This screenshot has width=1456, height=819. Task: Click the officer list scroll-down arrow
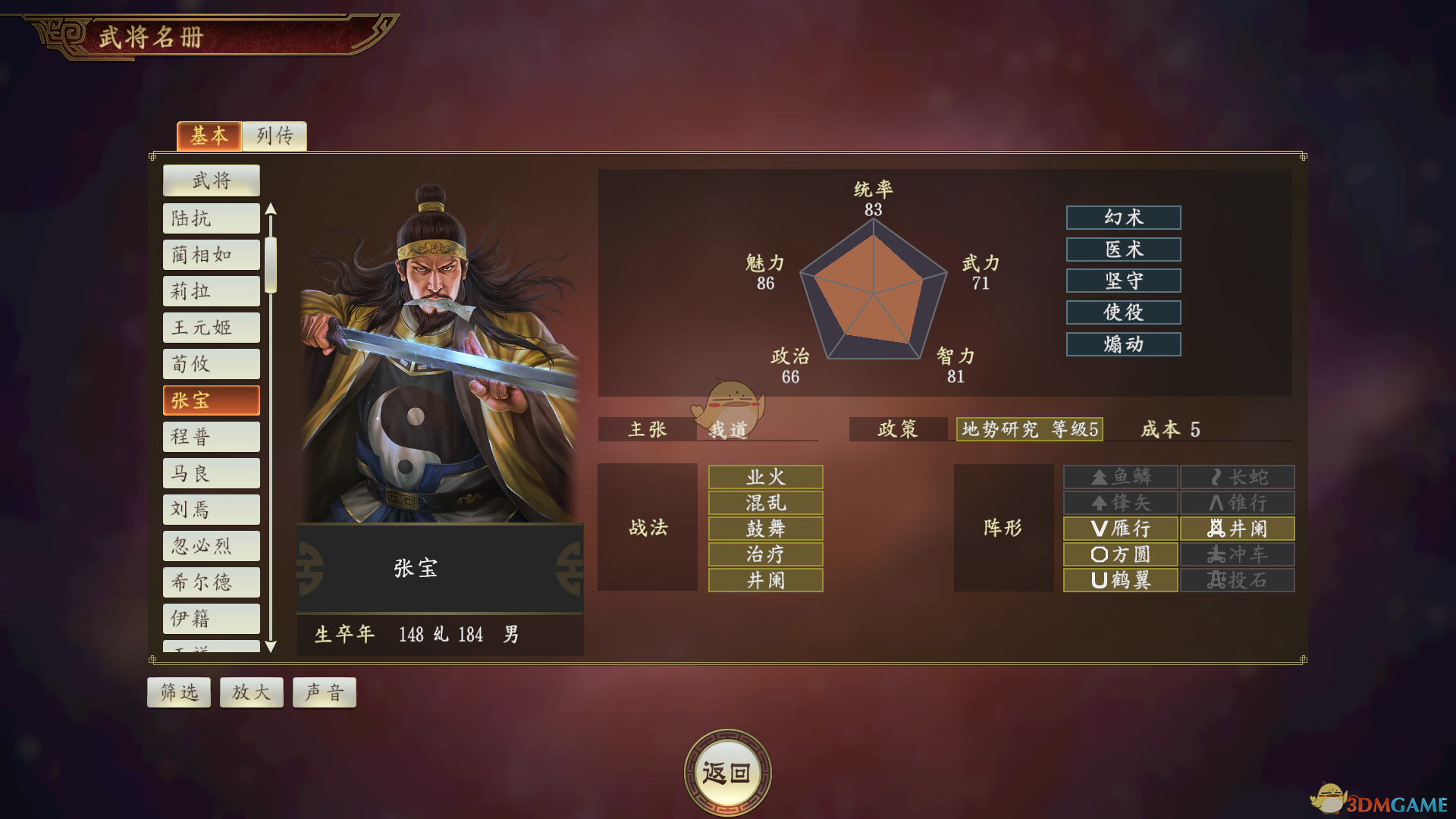pyautogui.click(x=271, y=648)
